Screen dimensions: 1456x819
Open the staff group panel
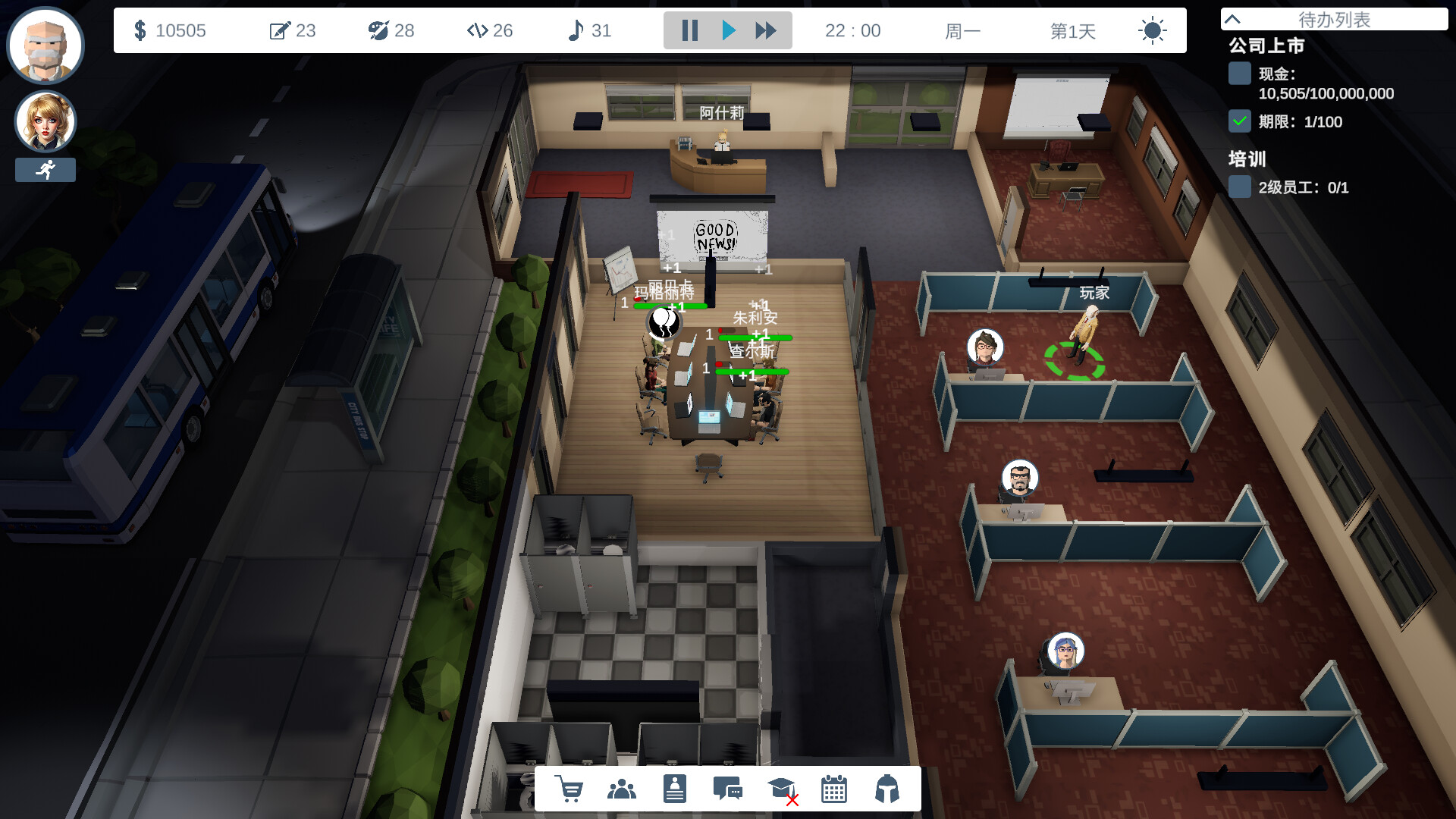[622, 789]
